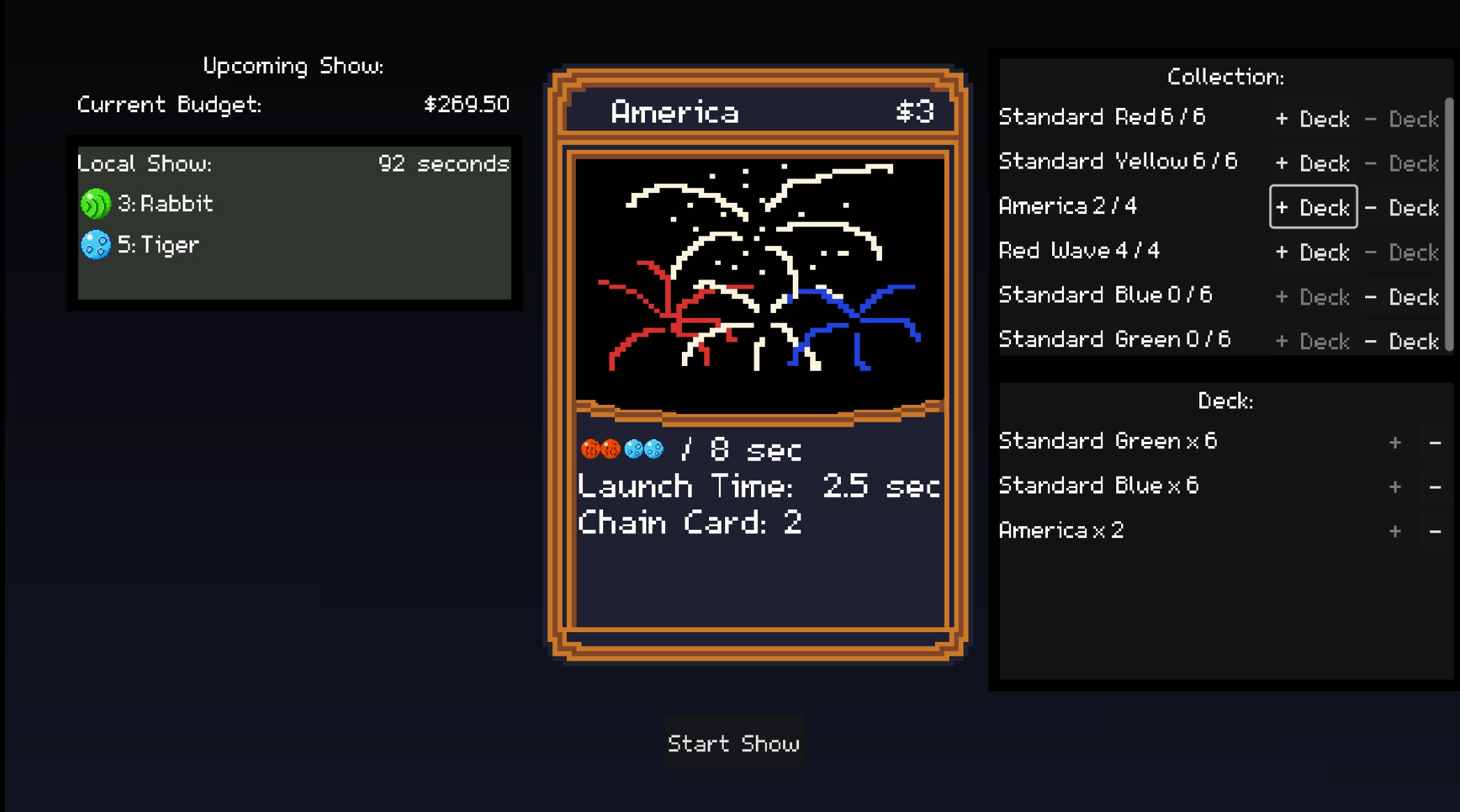Add America to the deck with + Deck
Image resolution: width=1460 pixels, height=812 pixels.
[1313, 208]
